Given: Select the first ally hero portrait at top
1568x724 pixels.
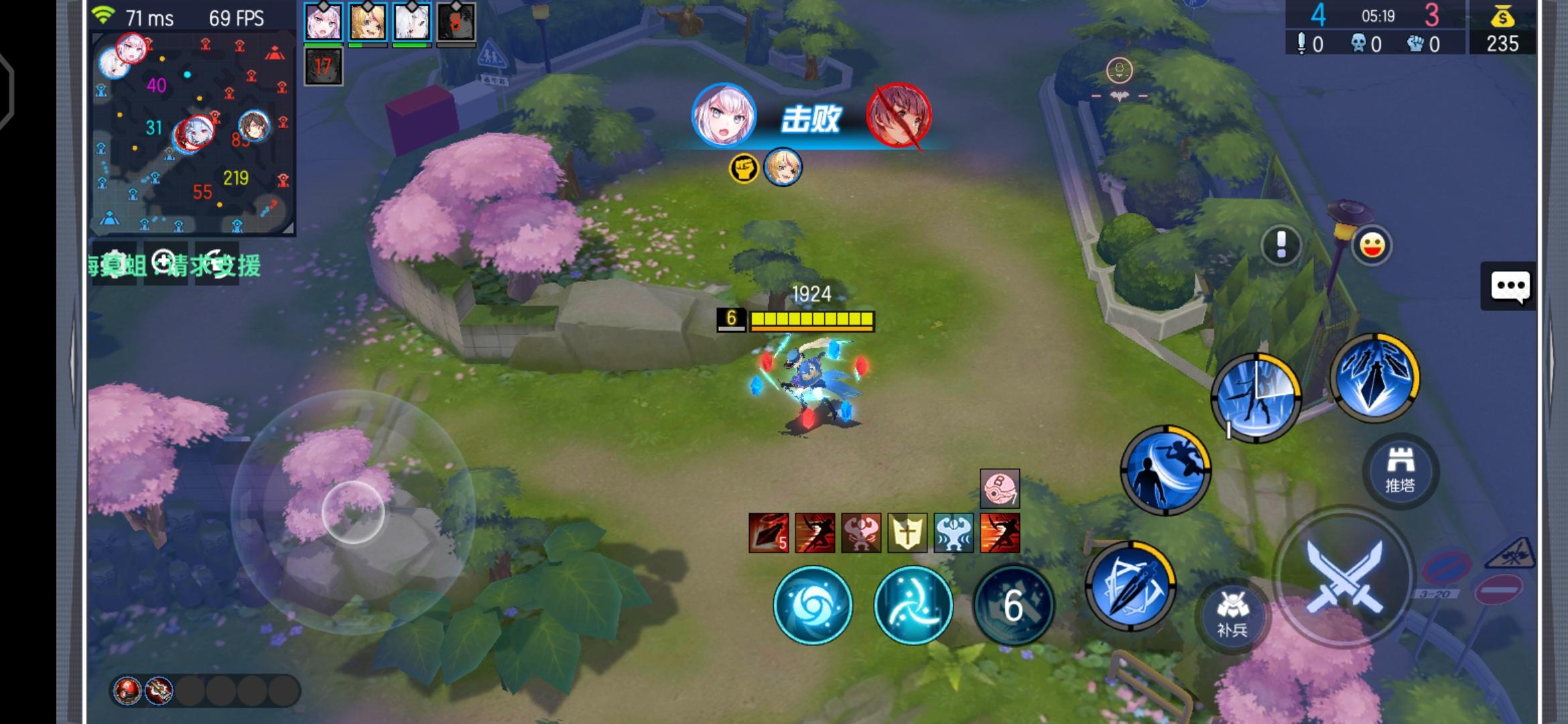Looking at the screenshot, I should (323, 23).
